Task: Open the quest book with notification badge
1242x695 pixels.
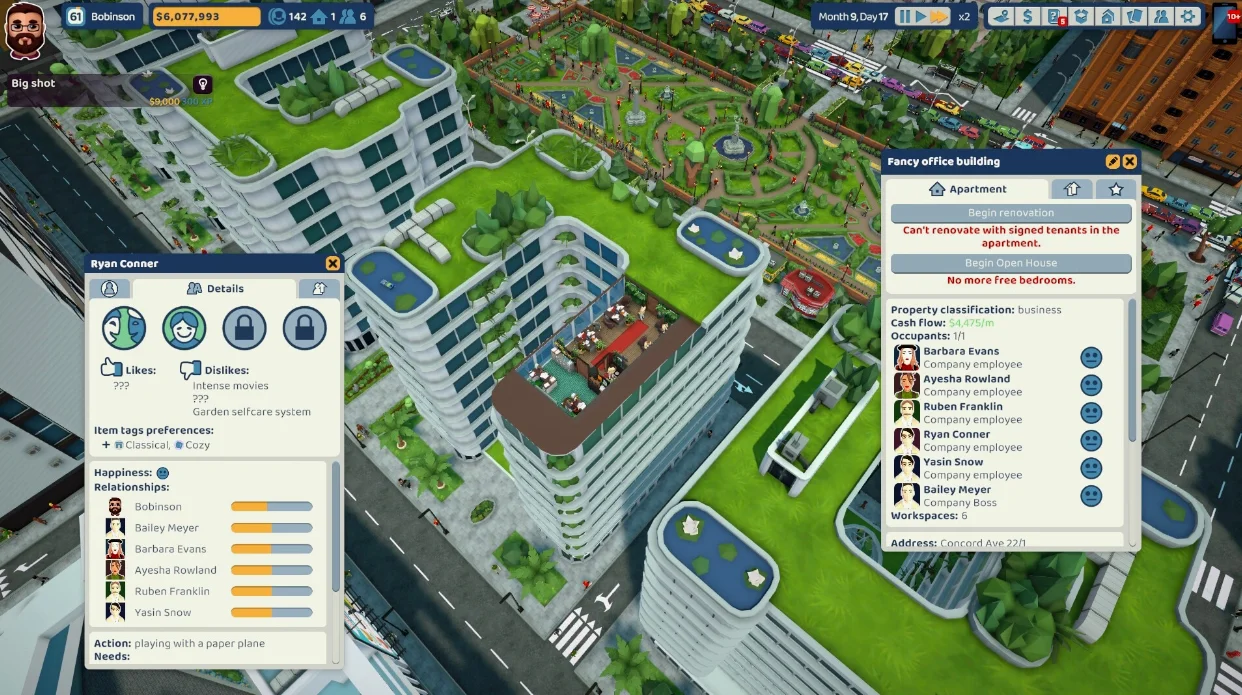Action: click(x=1054, y=16)
